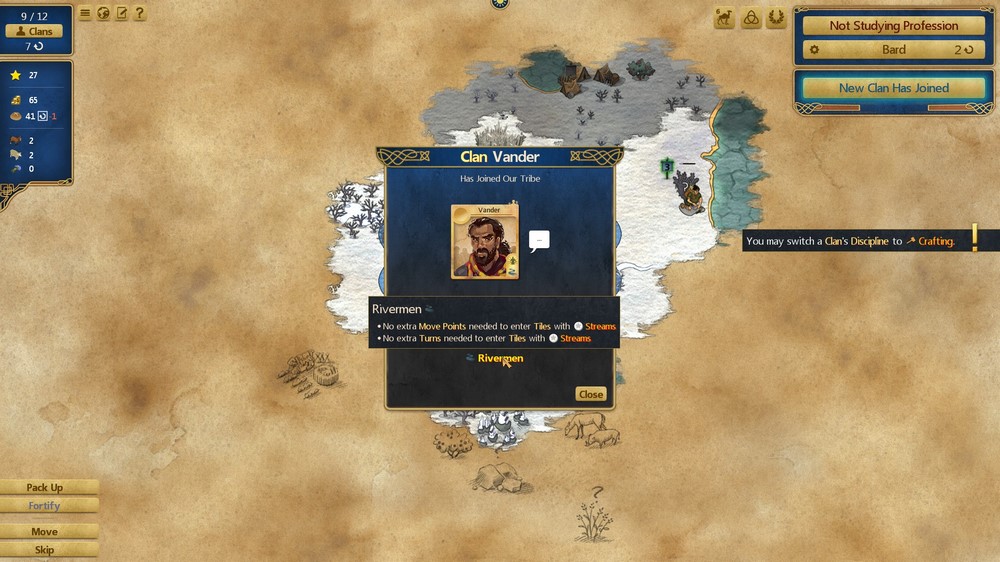Choose the Fortify command
1000x562 pixels.
point(45,506)
